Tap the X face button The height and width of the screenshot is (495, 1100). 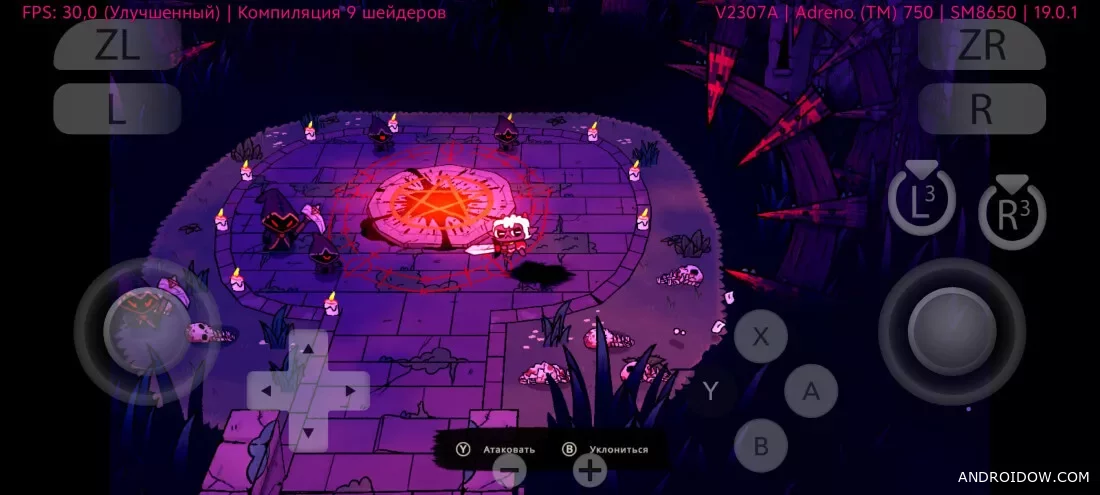pyautogui.click(x=761, y=336)
